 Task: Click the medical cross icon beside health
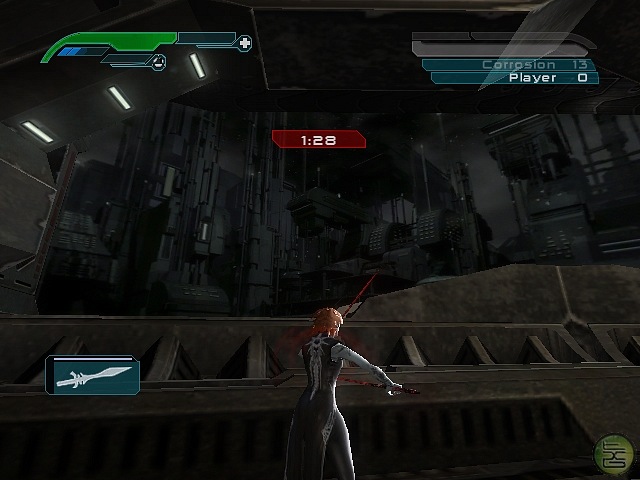coord(245,43)
